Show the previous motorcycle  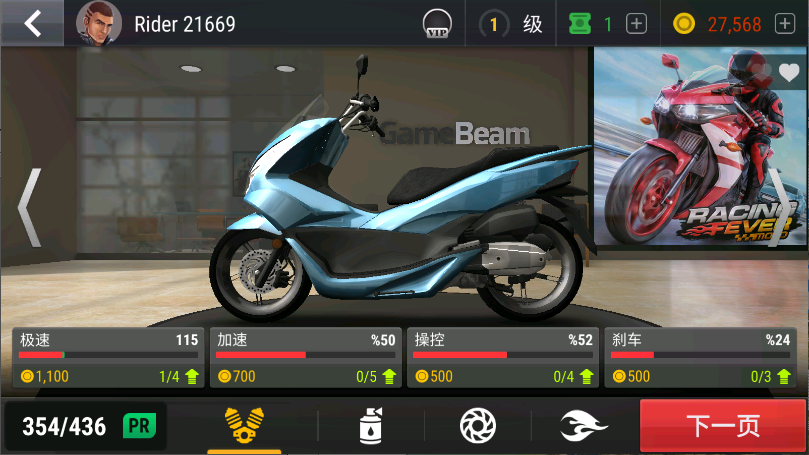pos(29,207)
